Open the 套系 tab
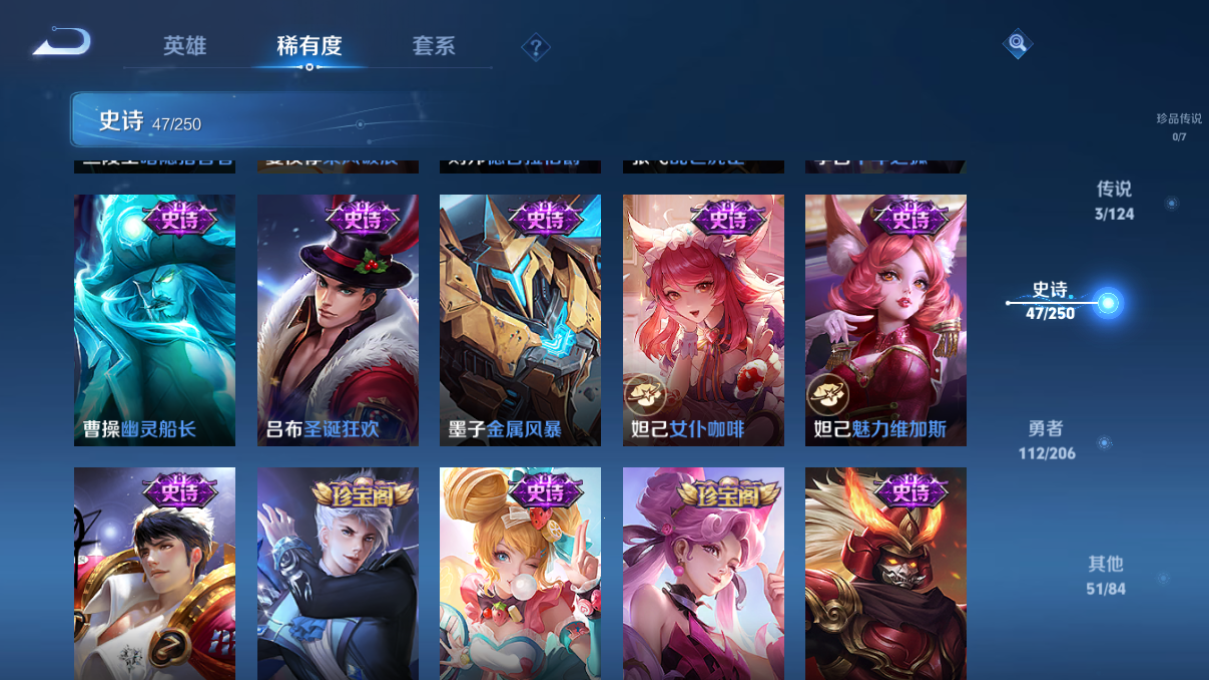 (433, 46)
